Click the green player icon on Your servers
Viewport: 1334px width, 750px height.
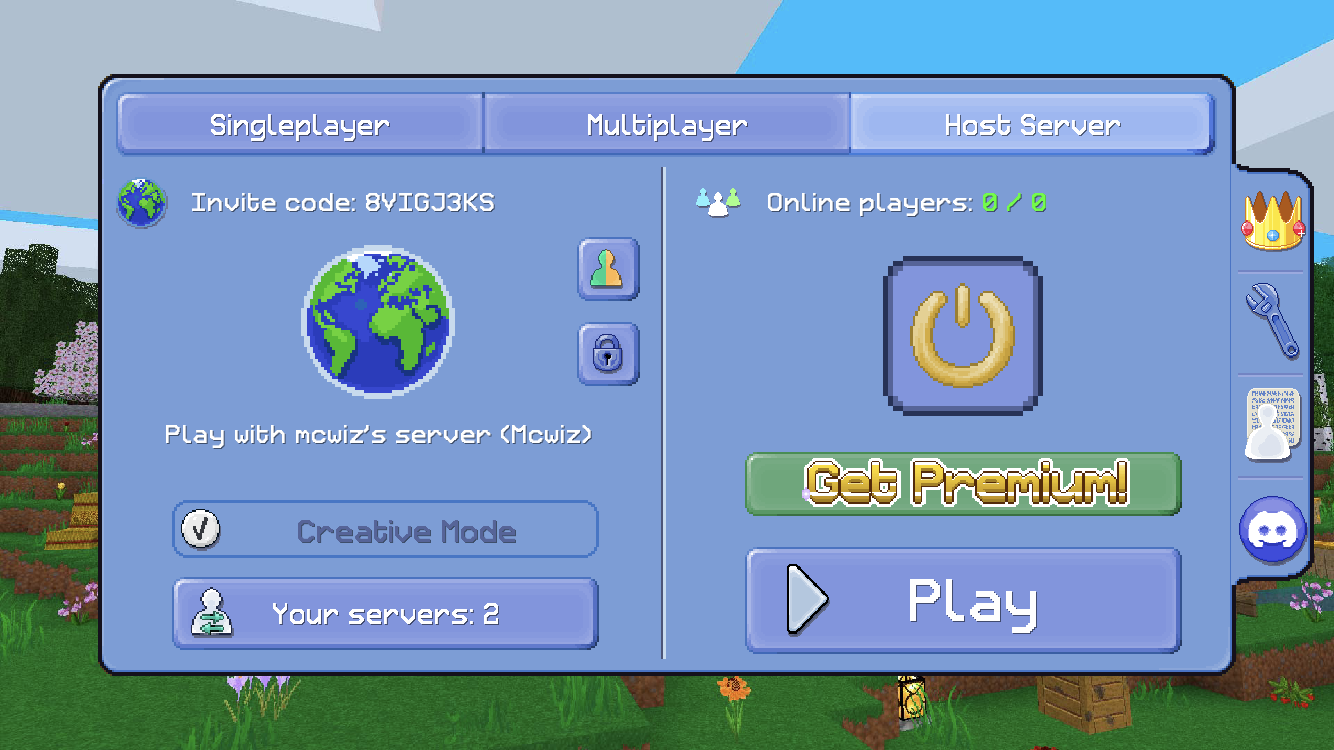pos(210,612)
